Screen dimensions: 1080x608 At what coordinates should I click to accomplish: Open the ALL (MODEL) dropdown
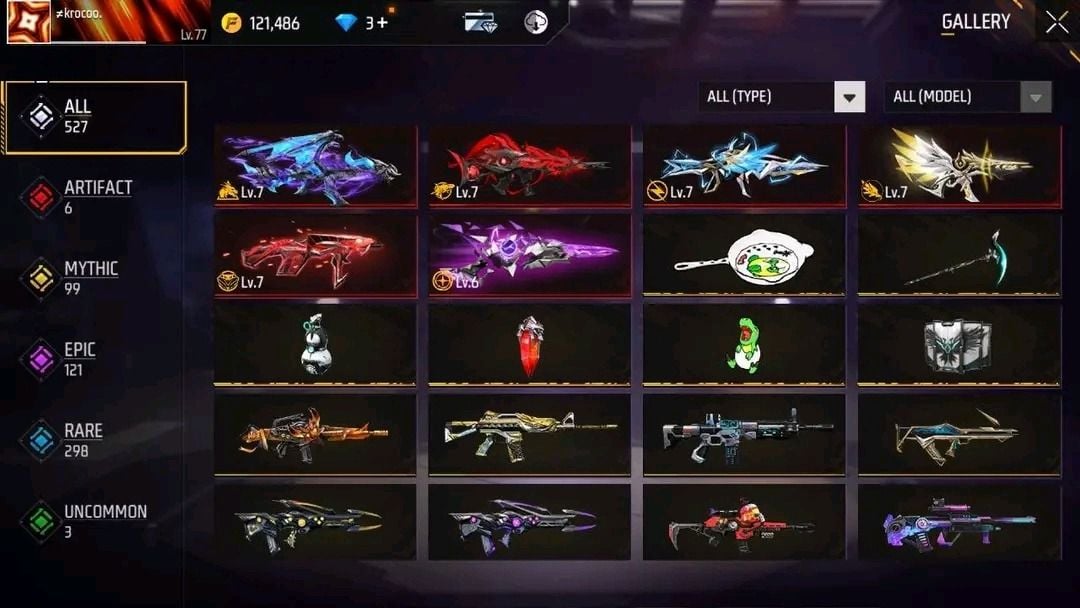967,97
